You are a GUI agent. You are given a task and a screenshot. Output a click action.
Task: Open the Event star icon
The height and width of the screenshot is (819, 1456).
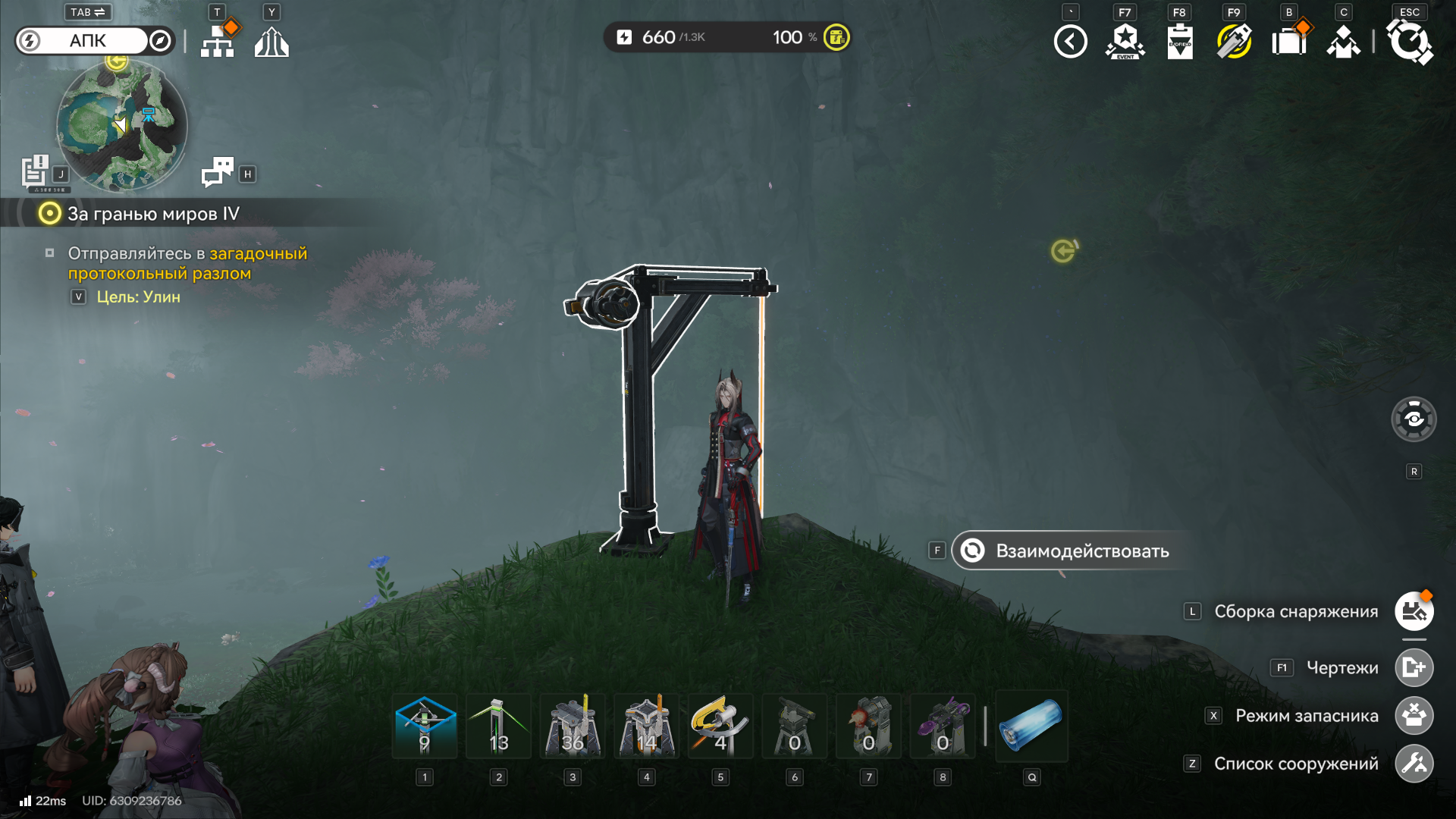(1125, 42)
